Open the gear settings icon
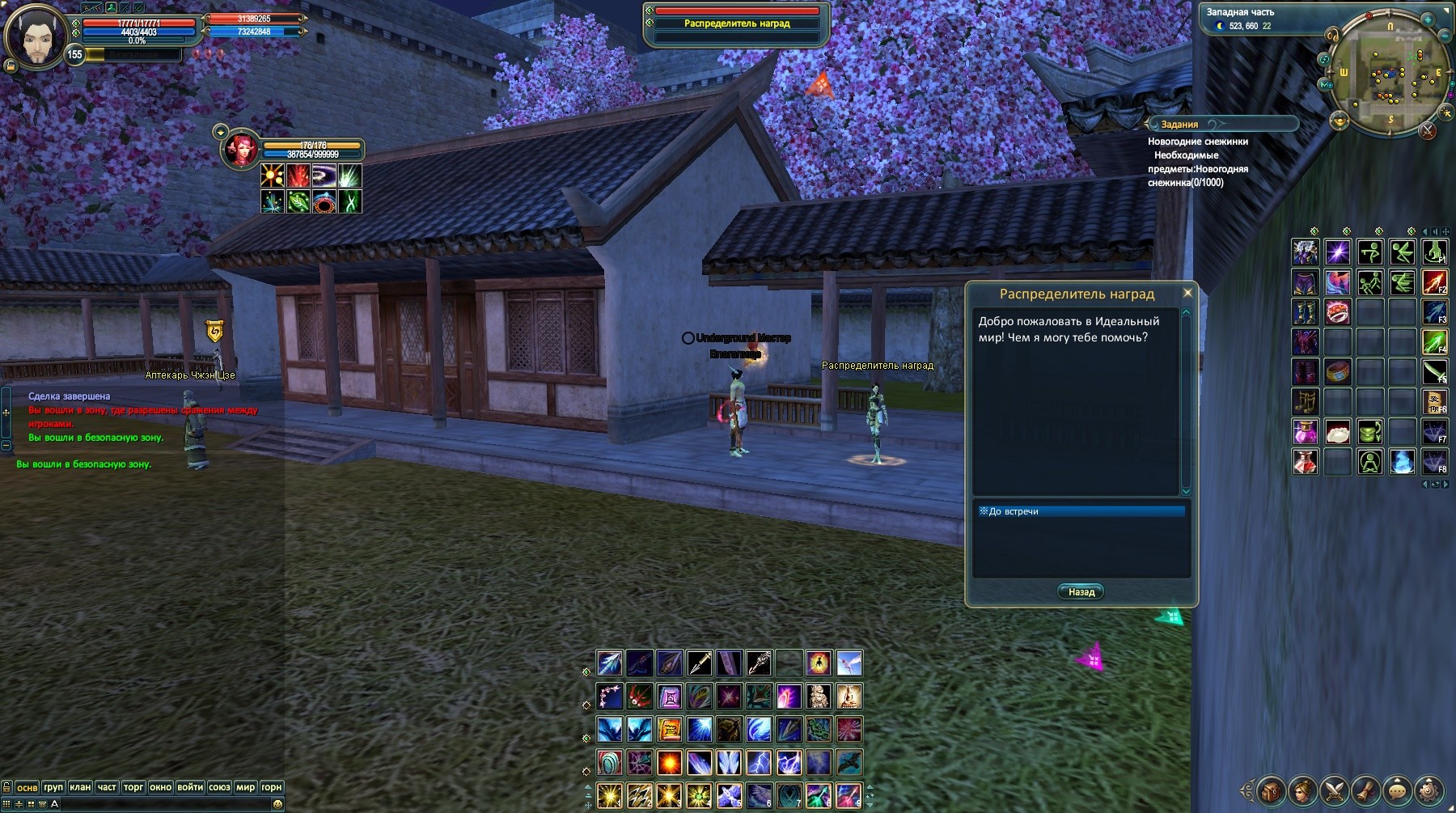The width and height of the screenshot is (1456, 813). [x=1429, y=790]
